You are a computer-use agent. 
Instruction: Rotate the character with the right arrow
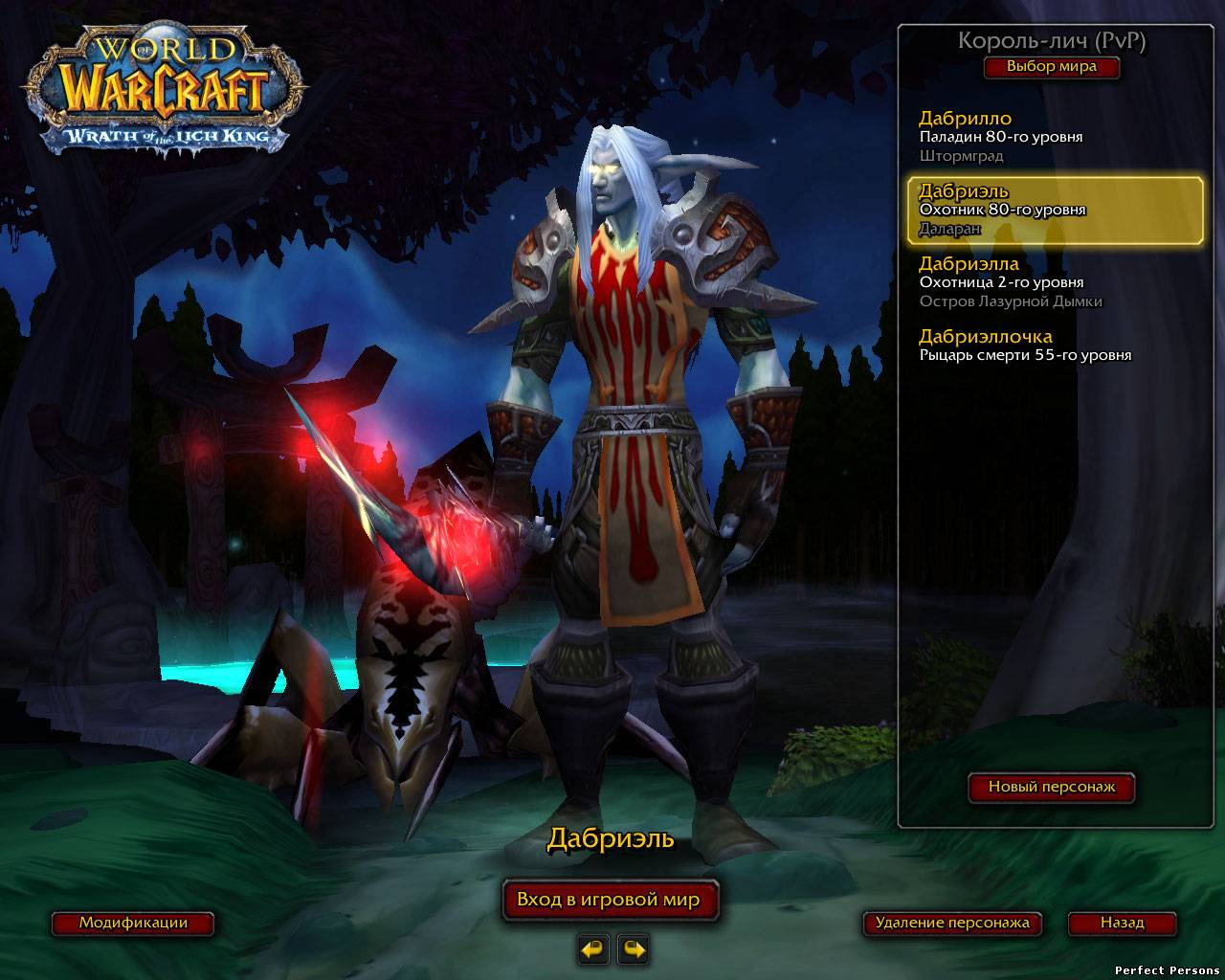pyautogui.click(x=634, y=949)
